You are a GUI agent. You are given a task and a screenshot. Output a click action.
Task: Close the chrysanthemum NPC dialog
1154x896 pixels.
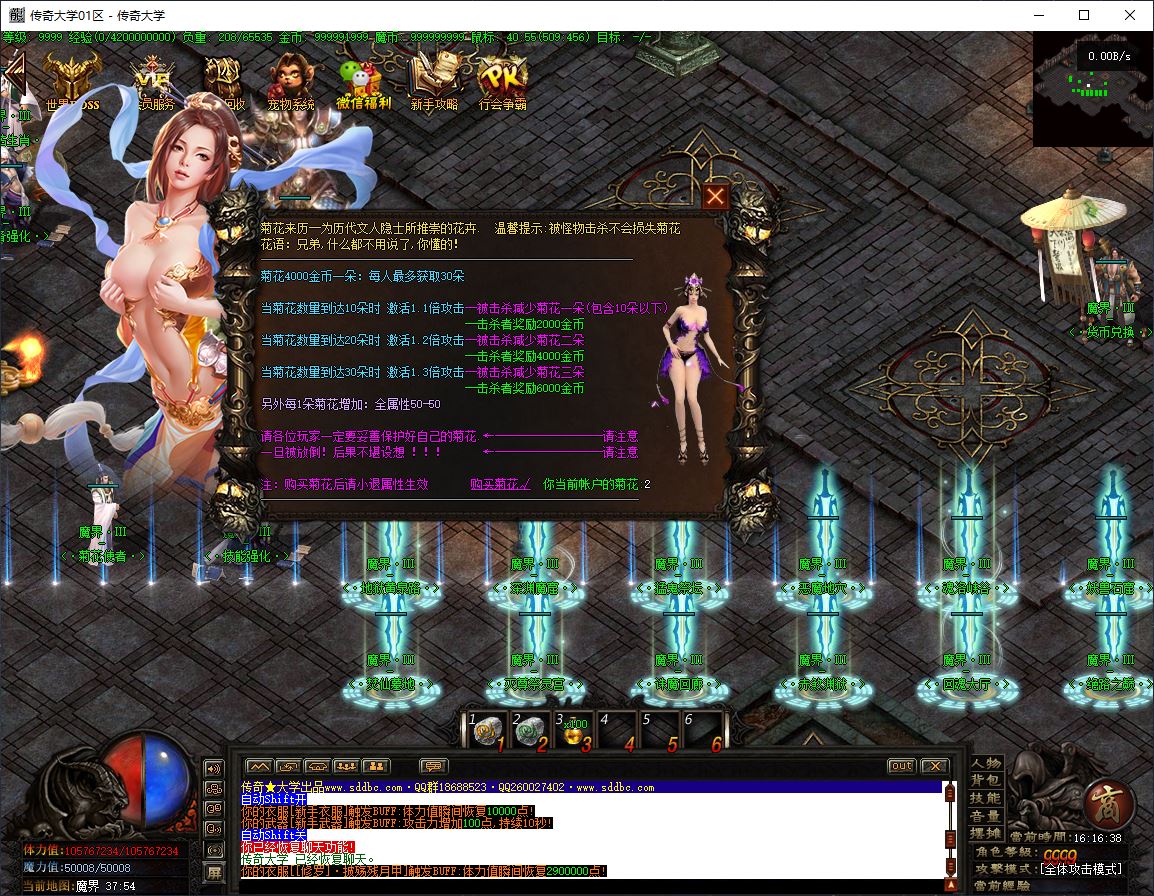click(x=715, y=197)
